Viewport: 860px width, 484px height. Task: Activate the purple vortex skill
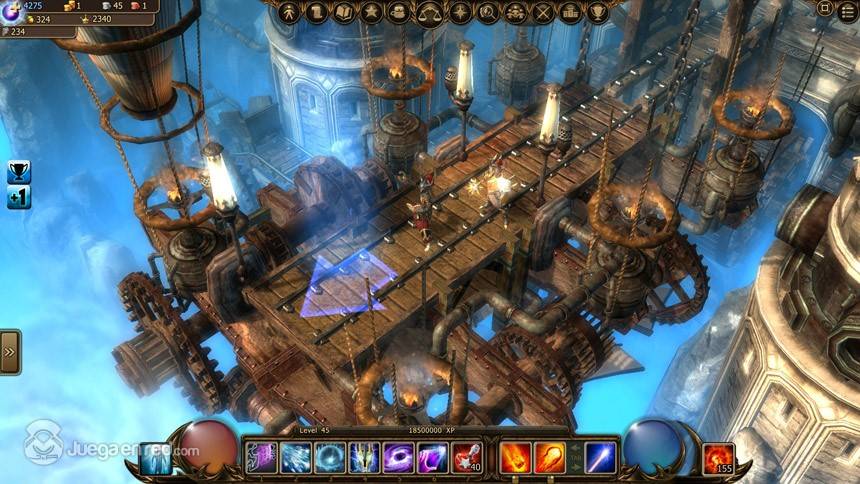[x=398, y=458]
